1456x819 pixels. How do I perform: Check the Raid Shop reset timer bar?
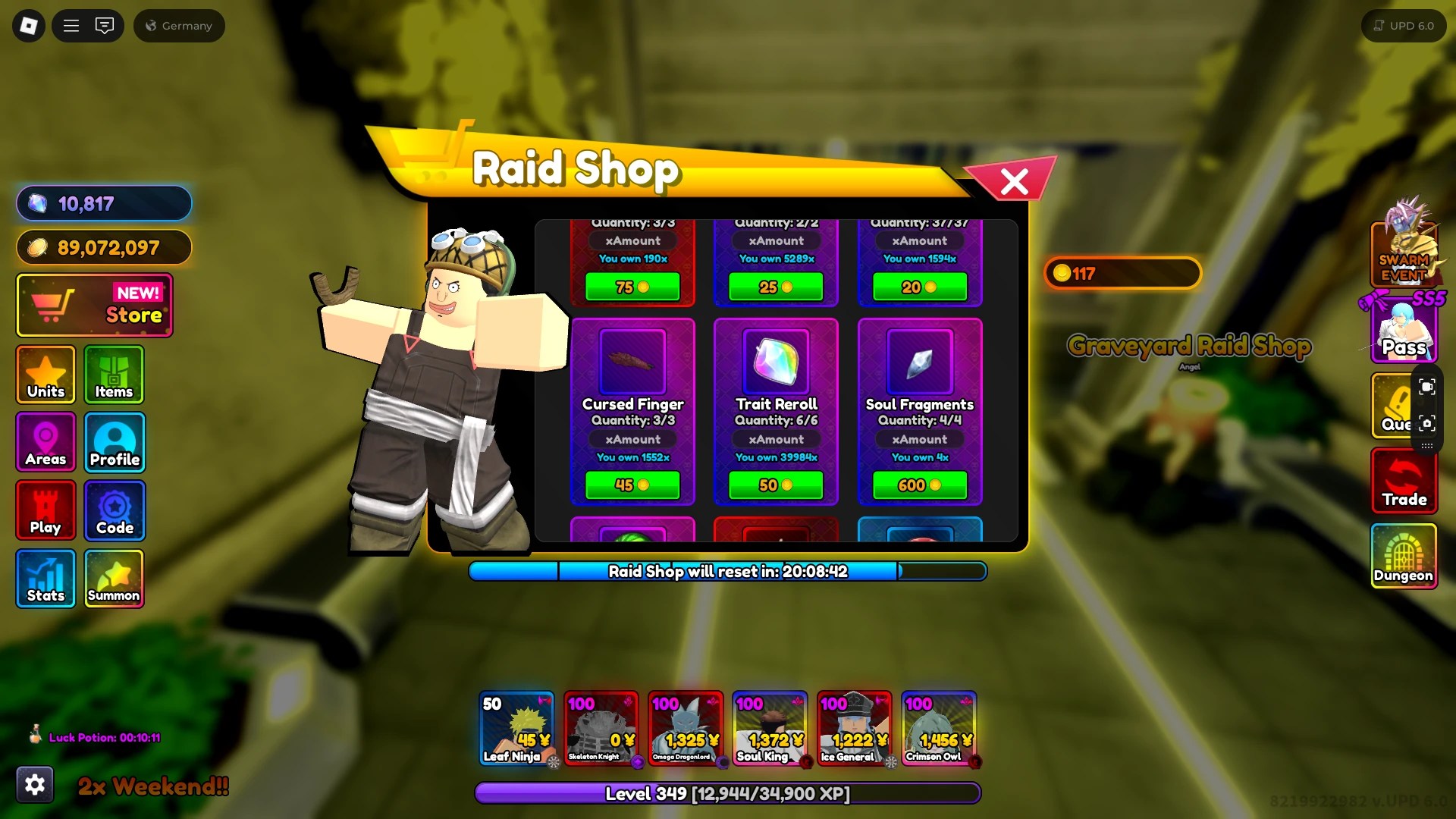[x=728, y=572]
